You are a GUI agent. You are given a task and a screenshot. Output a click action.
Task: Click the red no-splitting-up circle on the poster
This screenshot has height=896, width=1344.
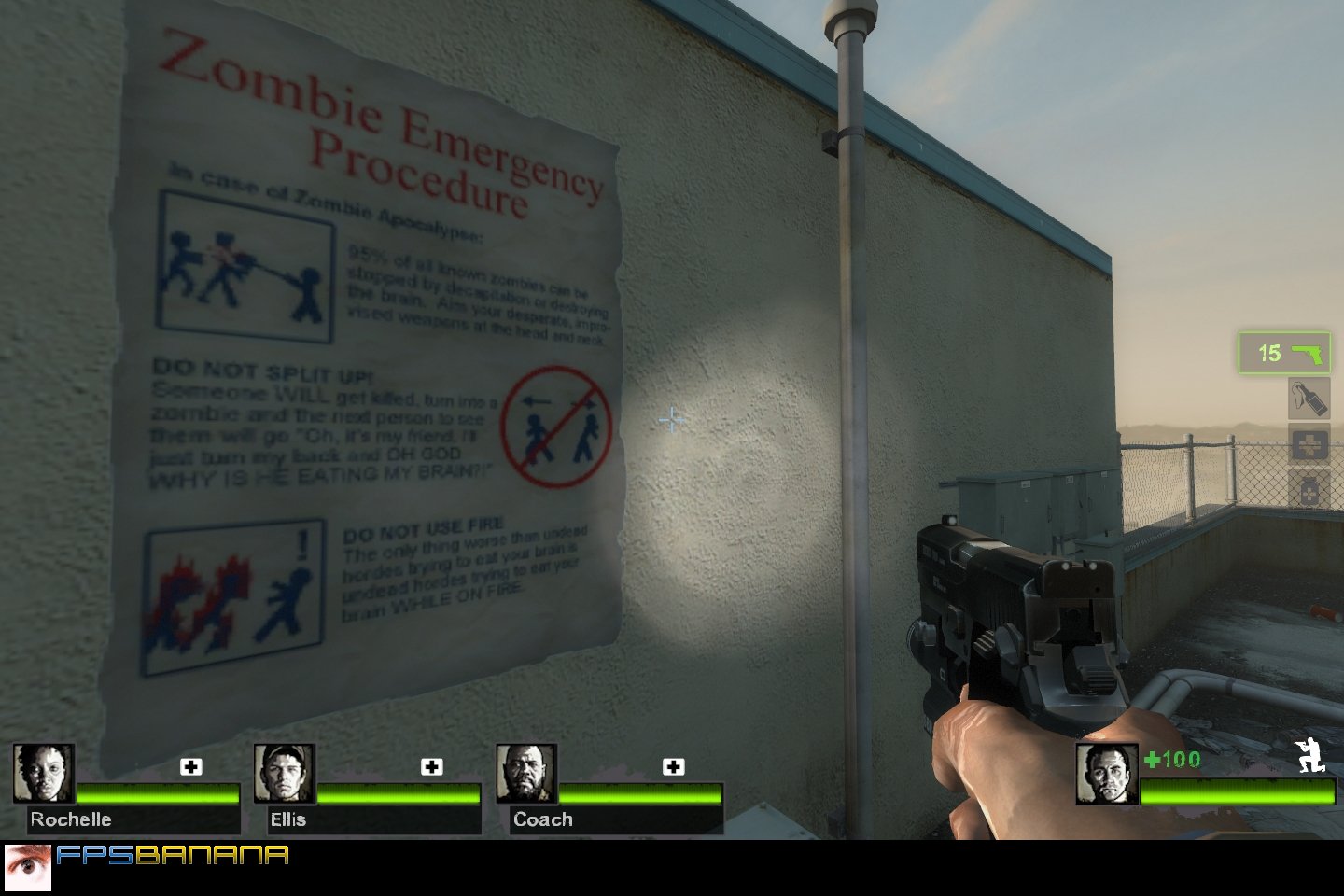tap(555, 432)
